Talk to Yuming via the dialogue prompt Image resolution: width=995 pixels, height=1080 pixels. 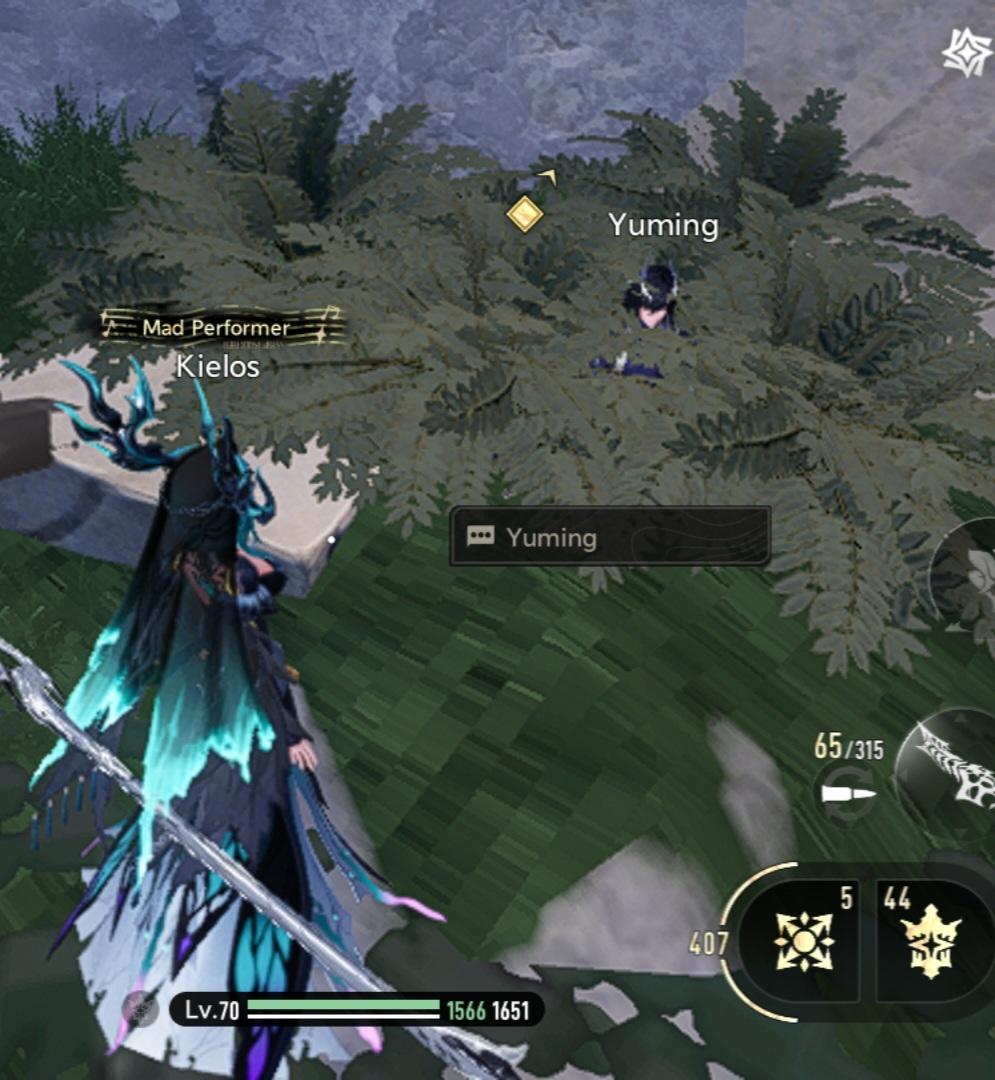609,537
